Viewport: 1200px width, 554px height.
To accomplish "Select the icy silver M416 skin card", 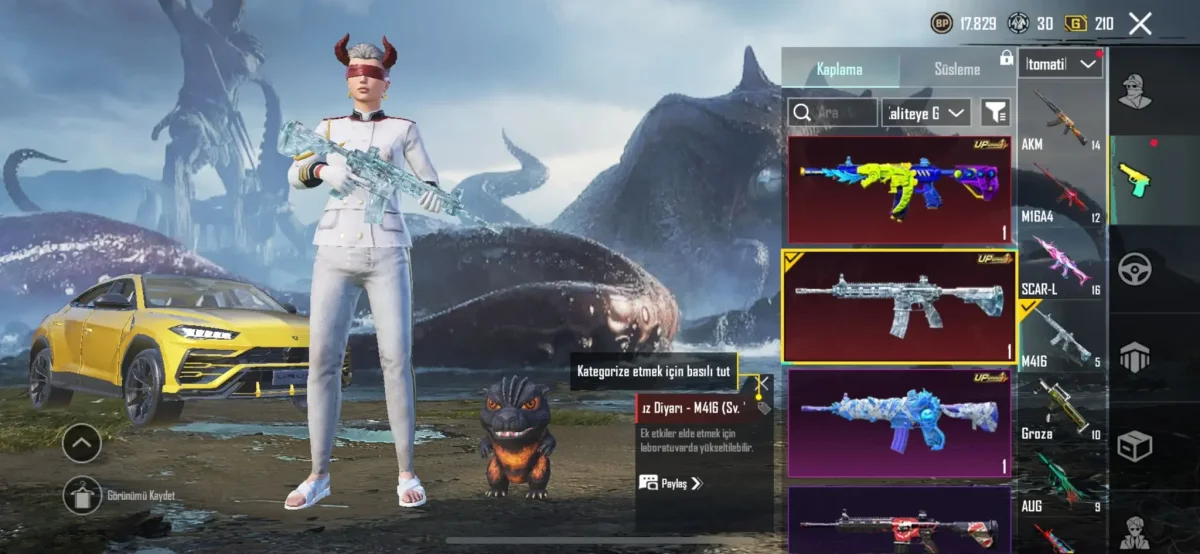I will 899,305.
